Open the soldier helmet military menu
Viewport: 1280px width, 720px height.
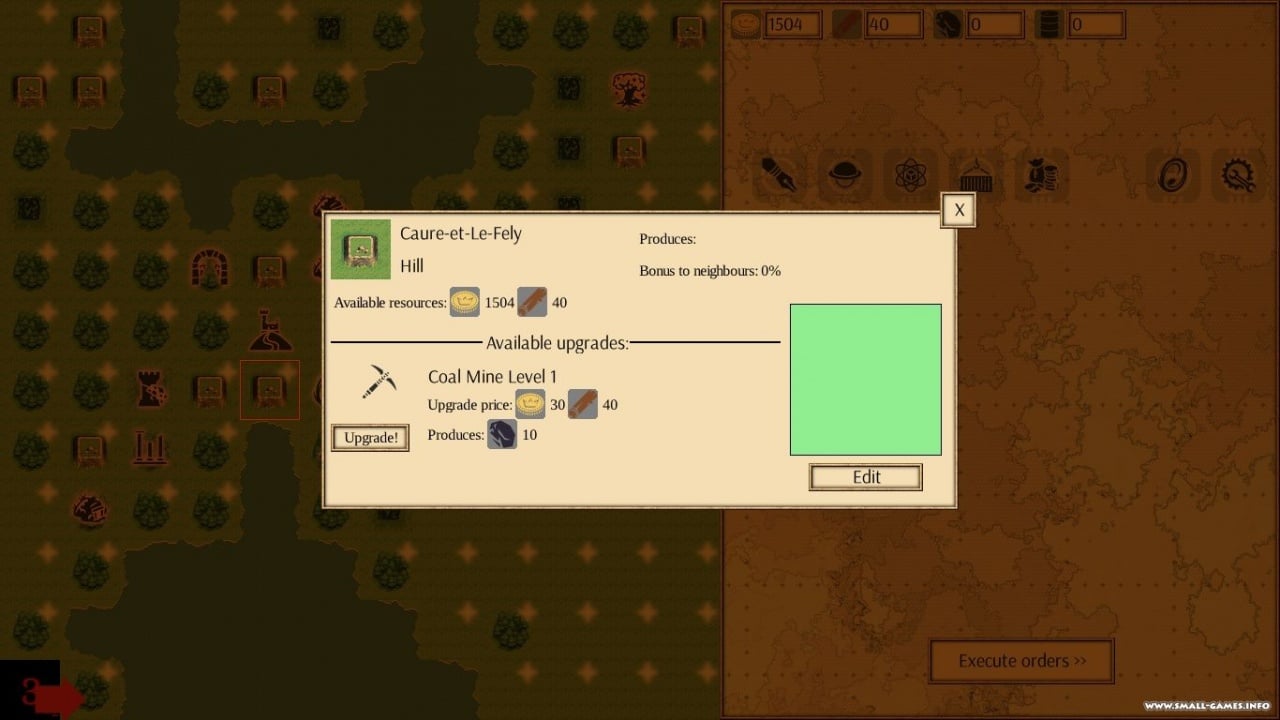(x=844, y=175)
